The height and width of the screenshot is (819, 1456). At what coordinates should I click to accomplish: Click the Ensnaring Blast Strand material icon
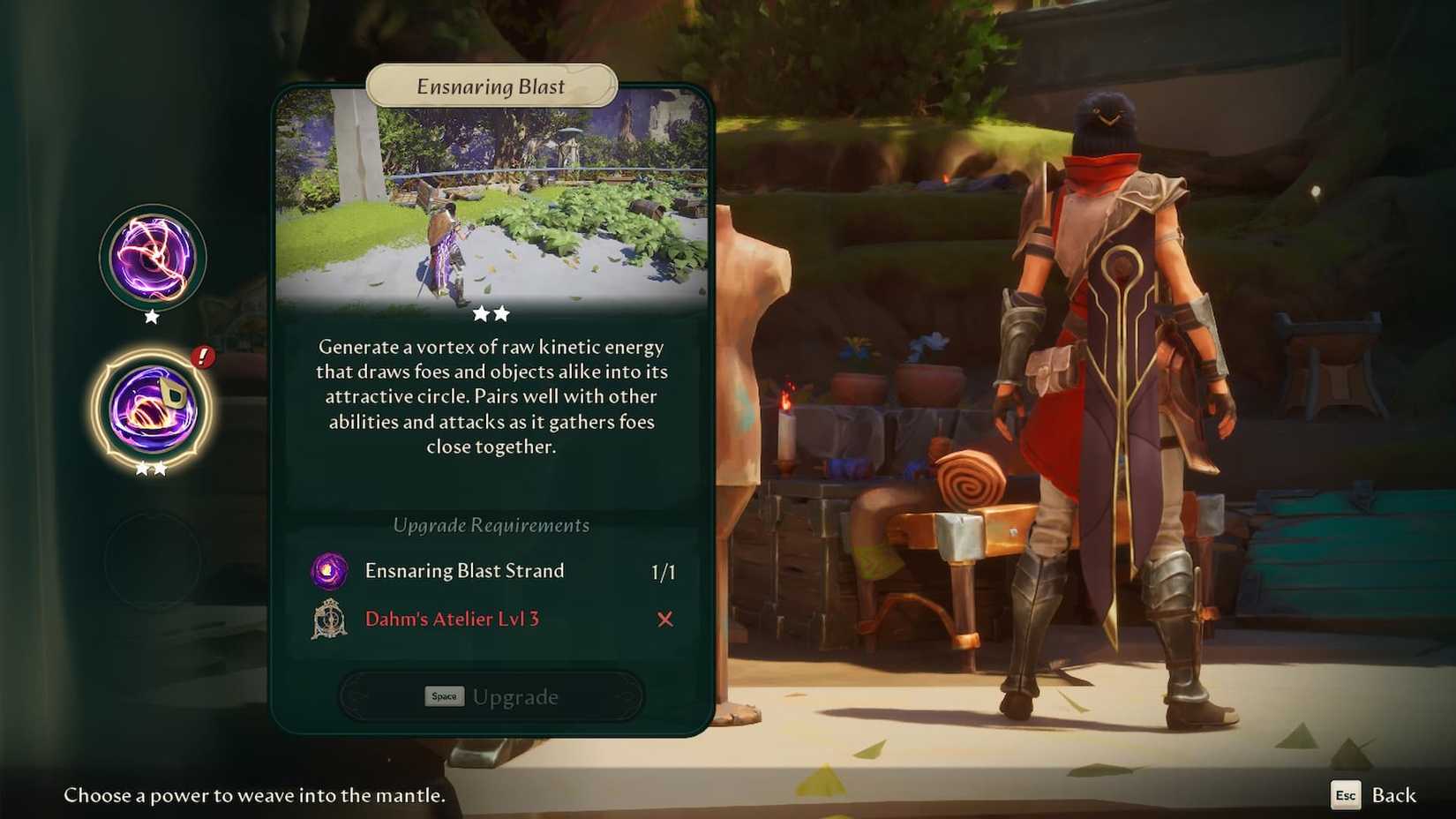[328, 571]
